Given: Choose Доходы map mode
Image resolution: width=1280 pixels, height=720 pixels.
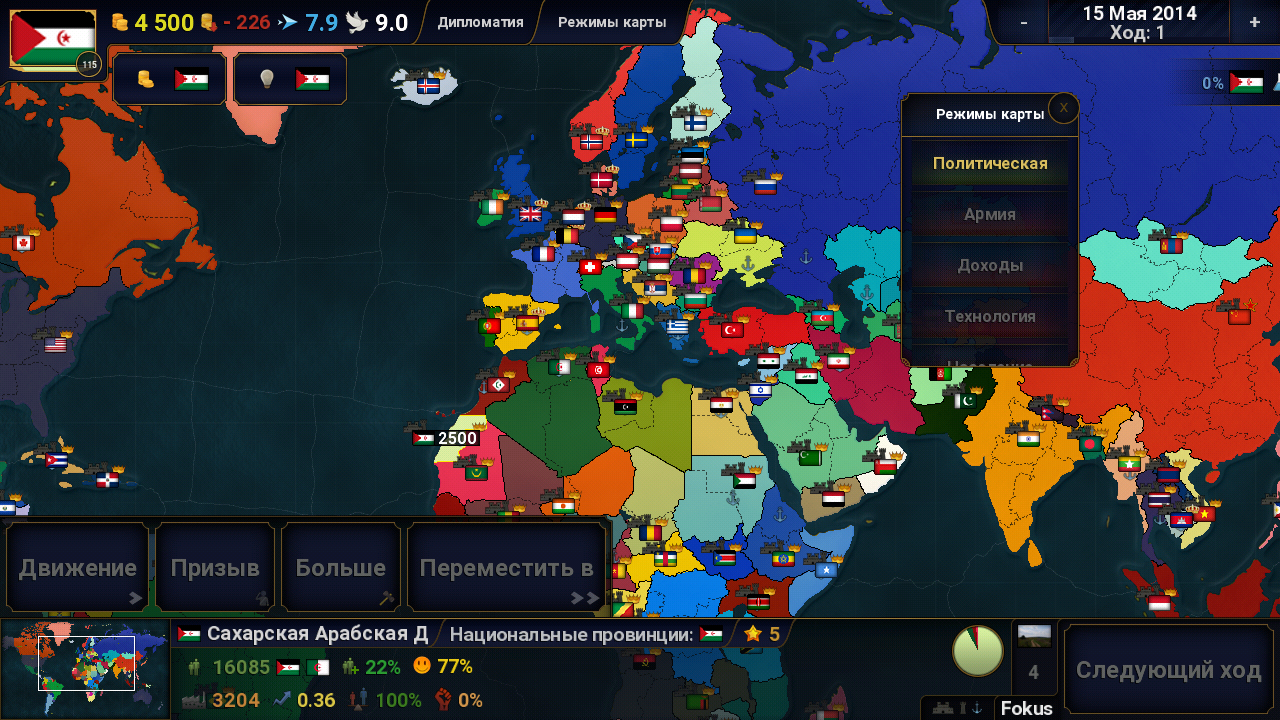Looking at the screenshot, I should coord(989,265).
